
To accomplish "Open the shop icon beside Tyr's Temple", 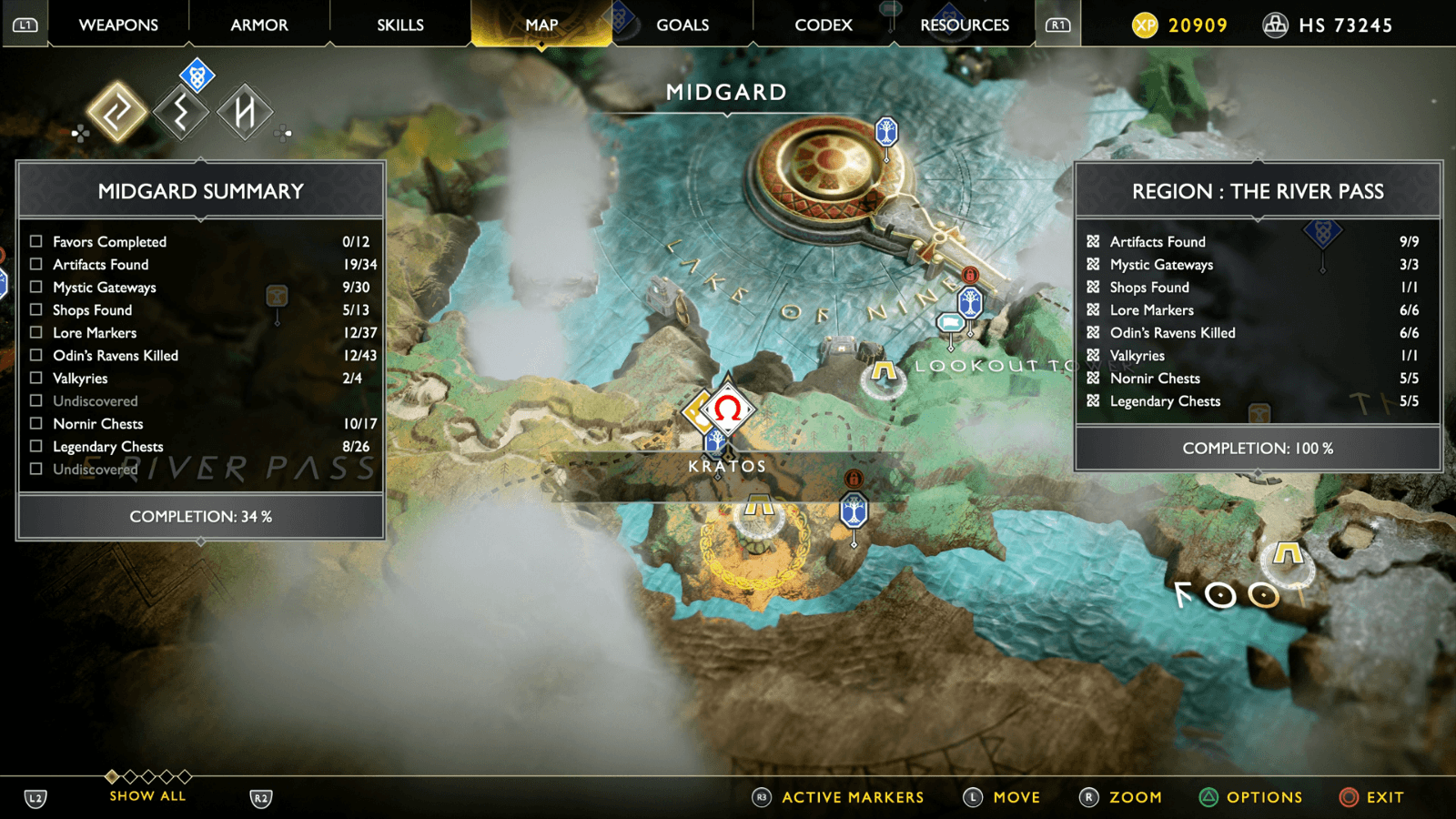I will (x=952, y=323).
